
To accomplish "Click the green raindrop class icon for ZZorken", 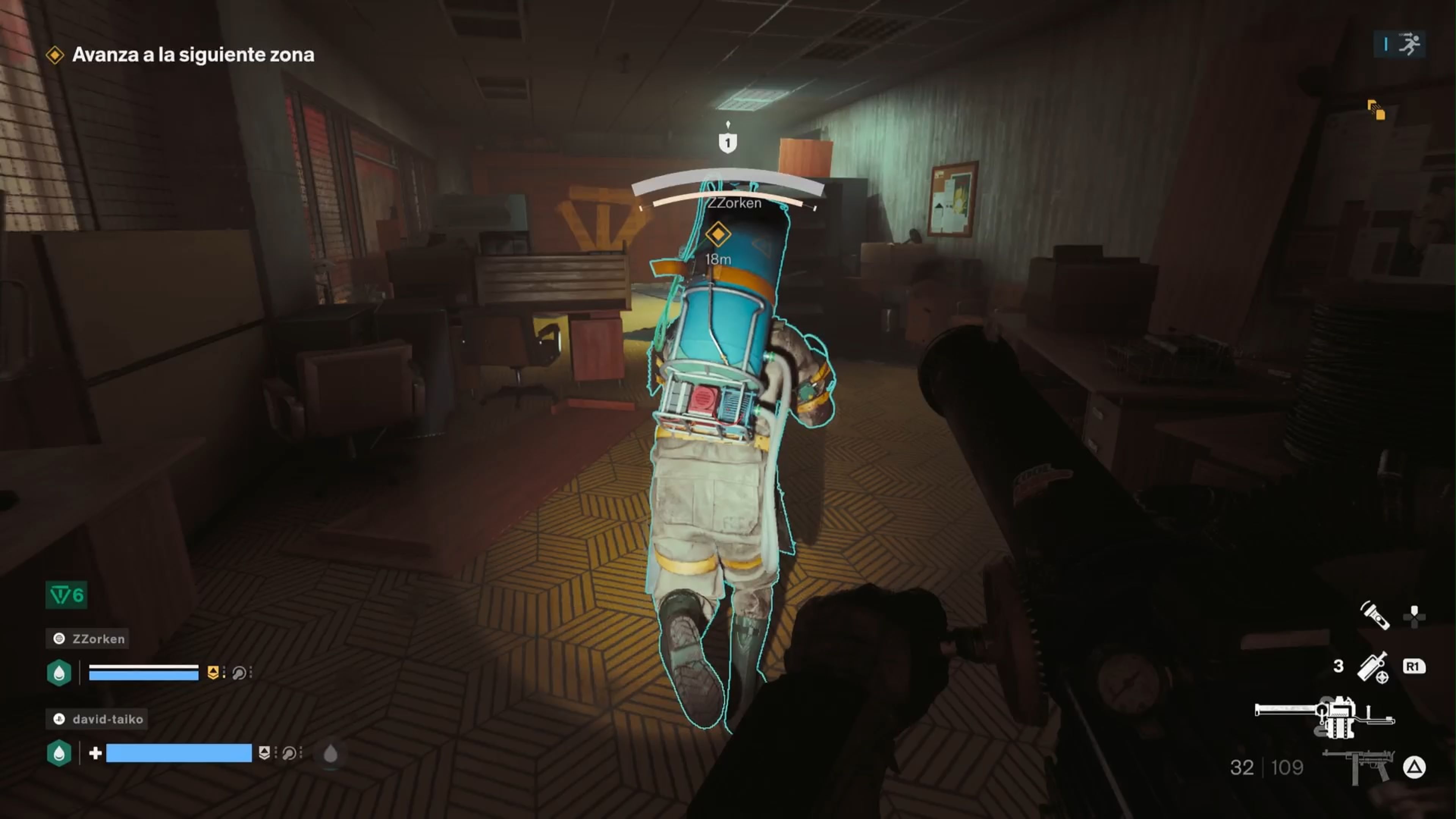I will pyautogui.click(x=60, y=673).
